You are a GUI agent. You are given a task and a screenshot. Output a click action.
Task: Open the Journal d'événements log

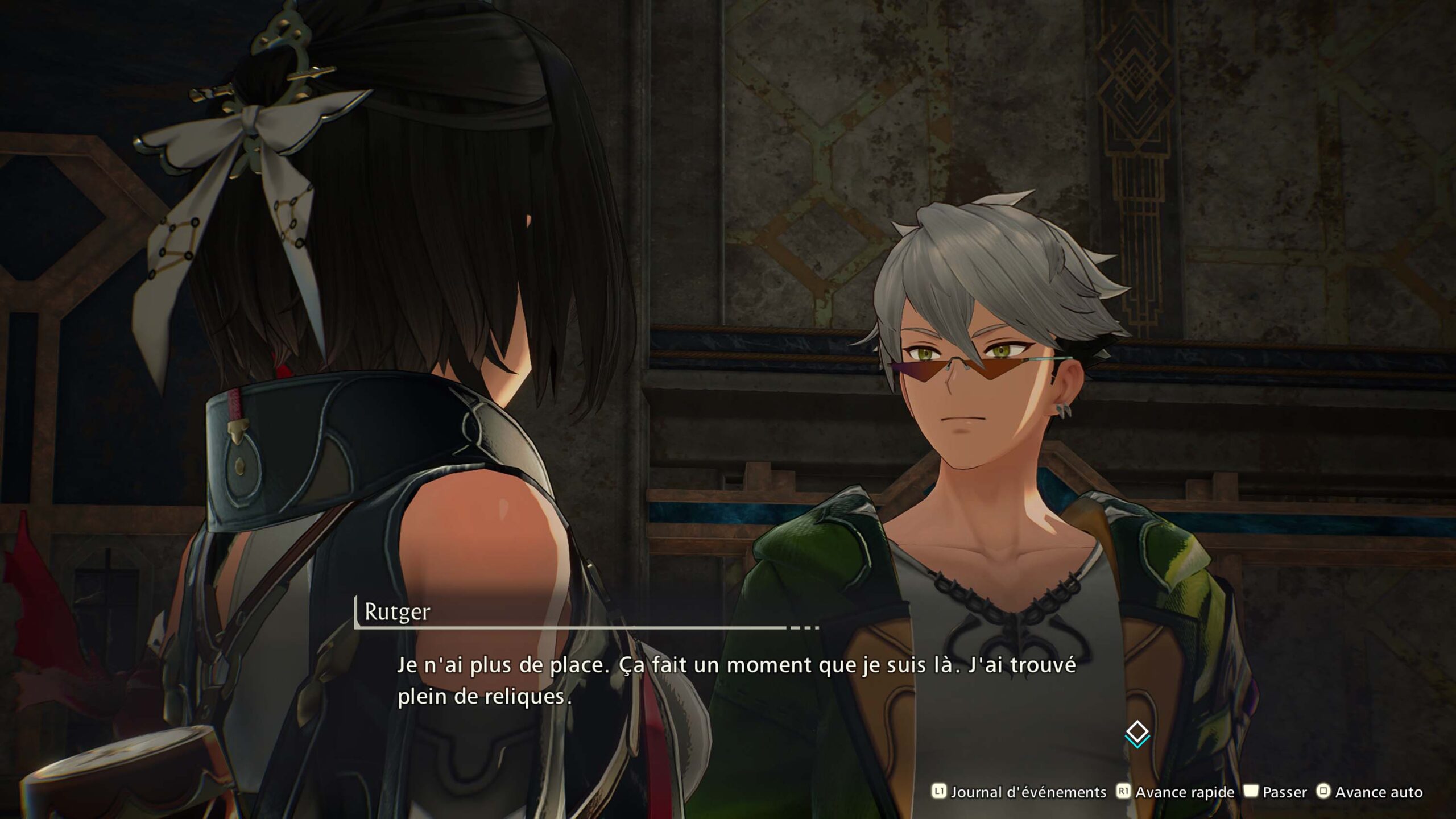[1020, 792]
